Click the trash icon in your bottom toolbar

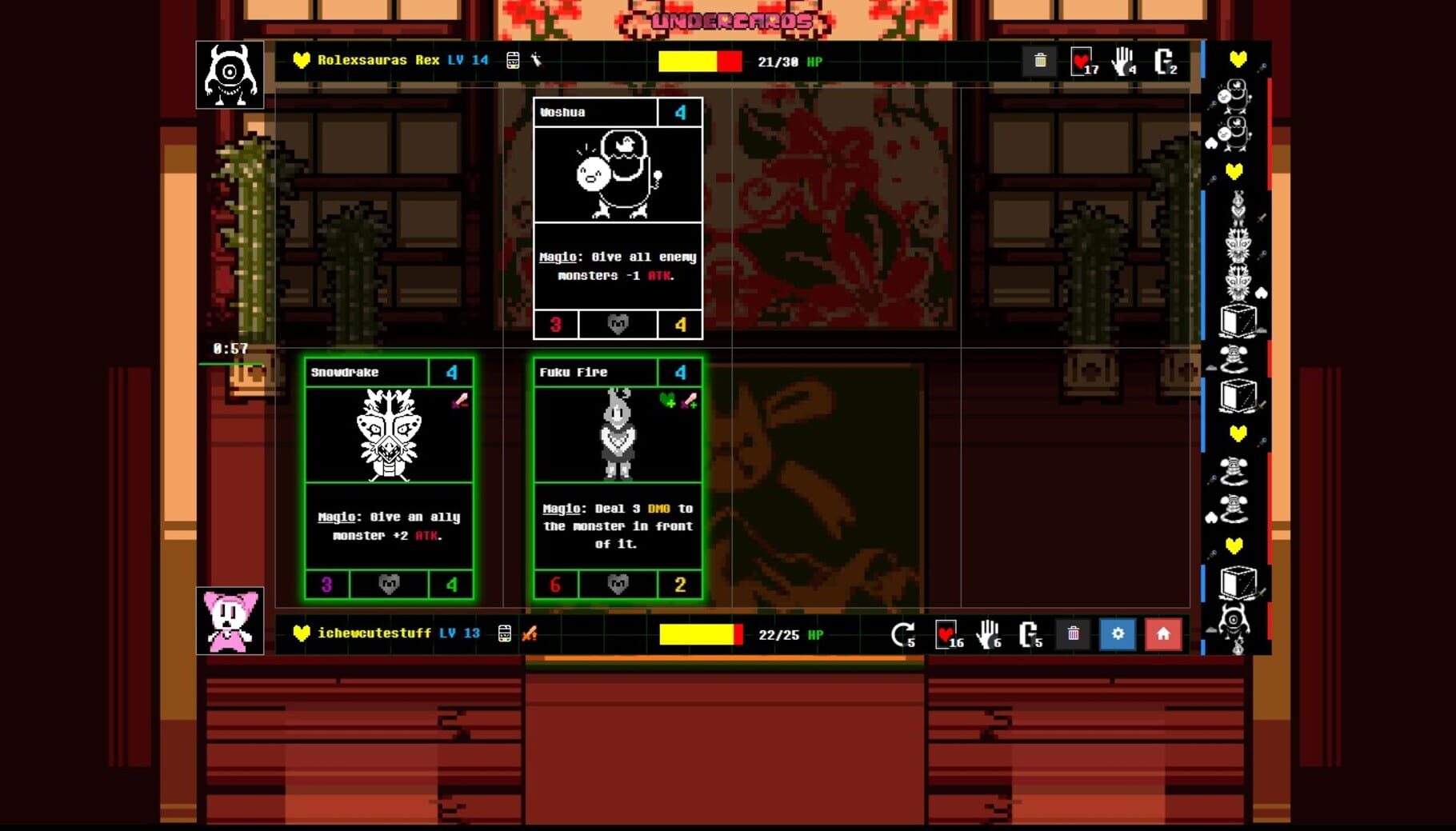click(x=1074, y=634)
